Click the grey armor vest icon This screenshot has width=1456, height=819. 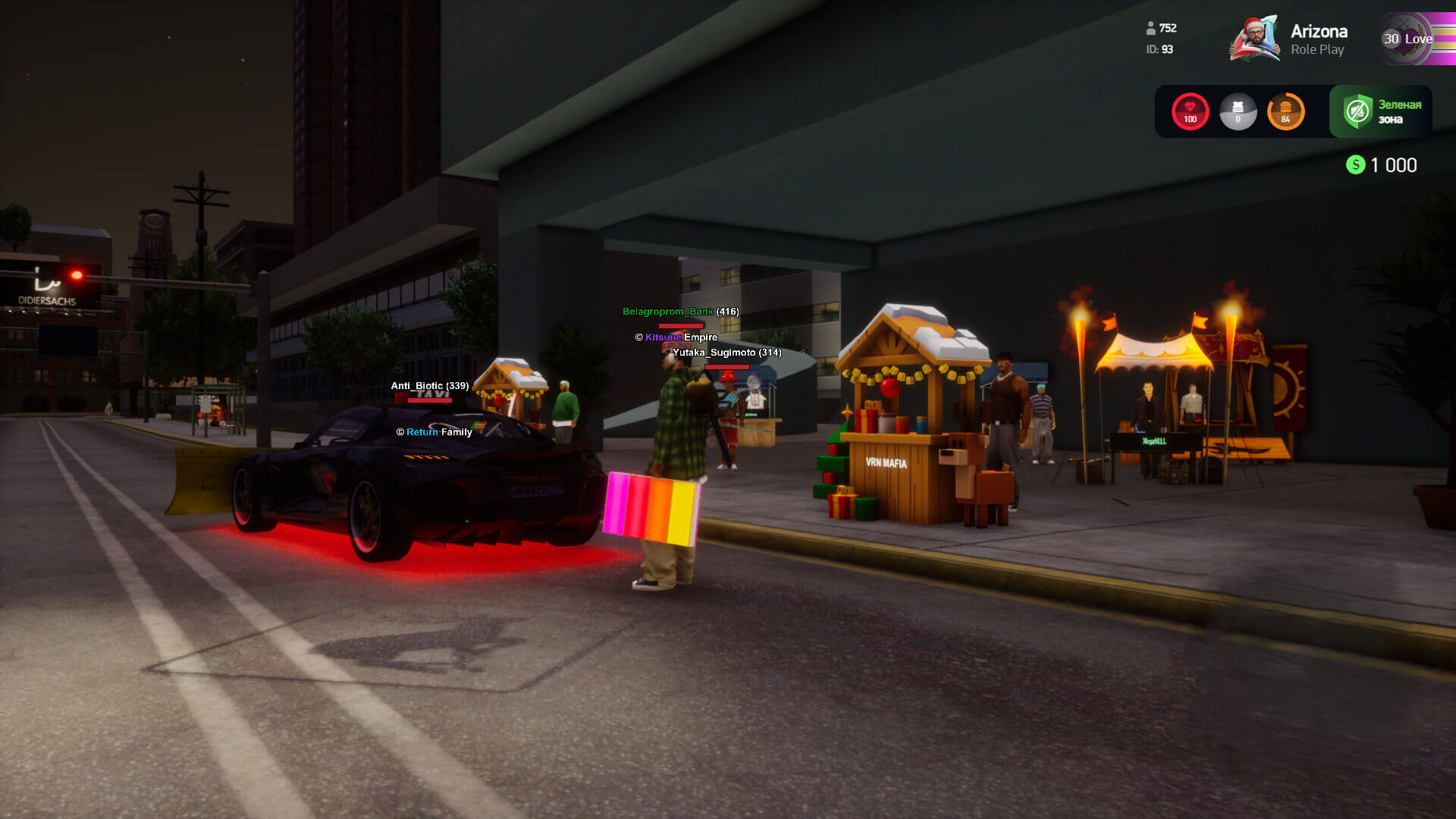[x=1238, y=111]
